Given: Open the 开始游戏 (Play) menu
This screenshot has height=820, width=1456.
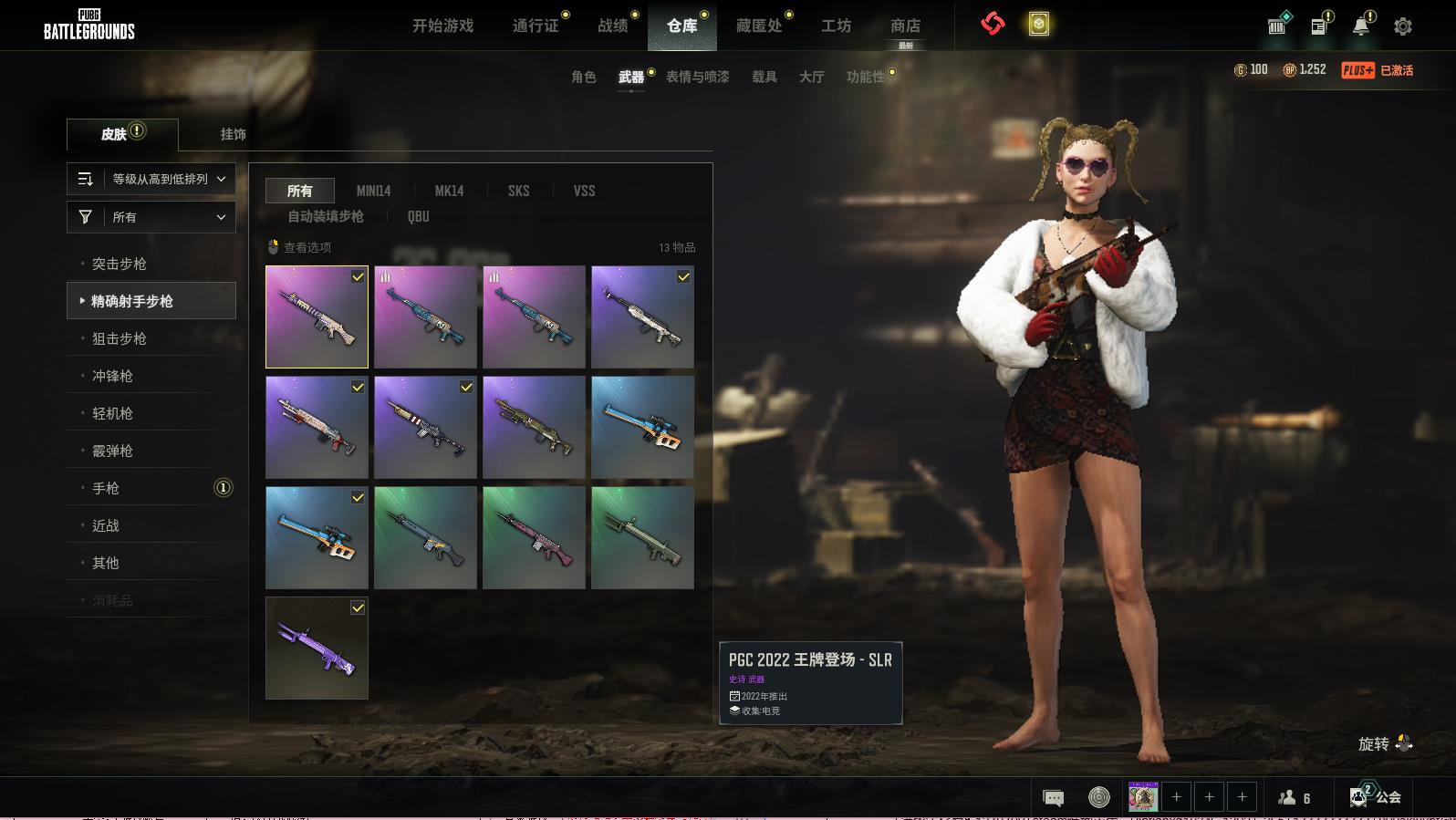Looking at the screenshot, I should tap(442, 26).
